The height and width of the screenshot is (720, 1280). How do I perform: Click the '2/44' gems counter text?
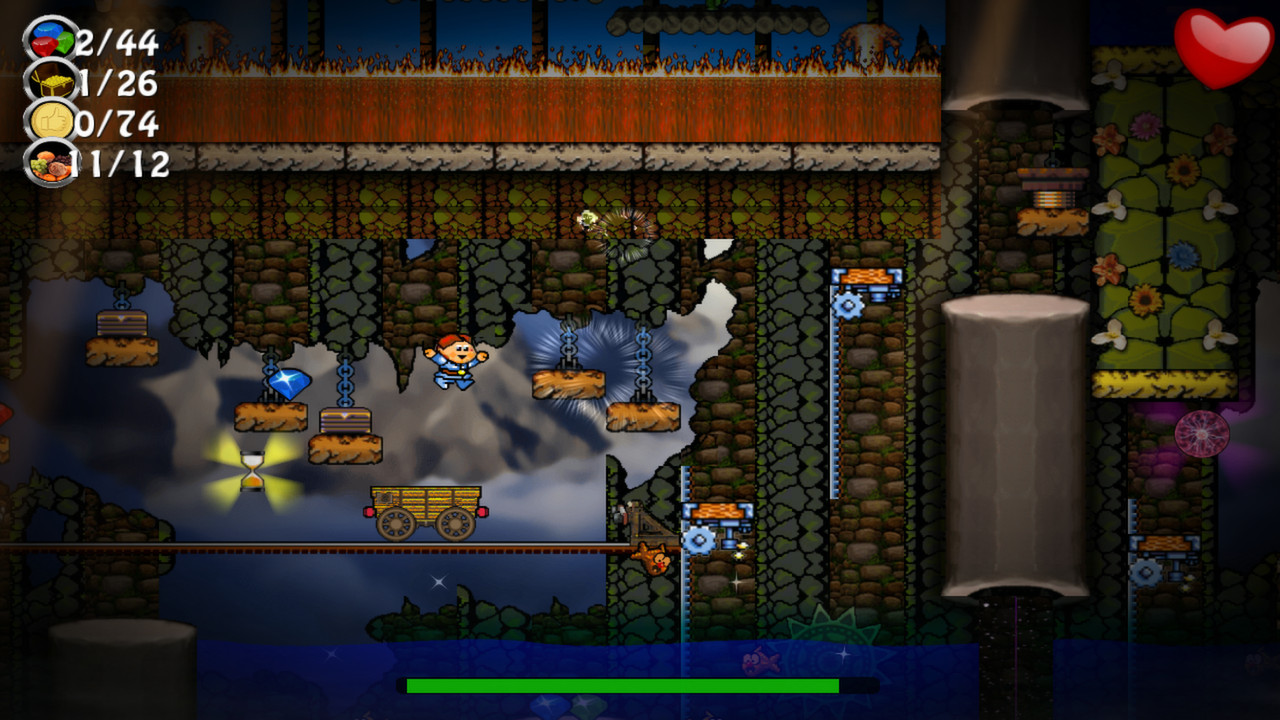[118, 41]
